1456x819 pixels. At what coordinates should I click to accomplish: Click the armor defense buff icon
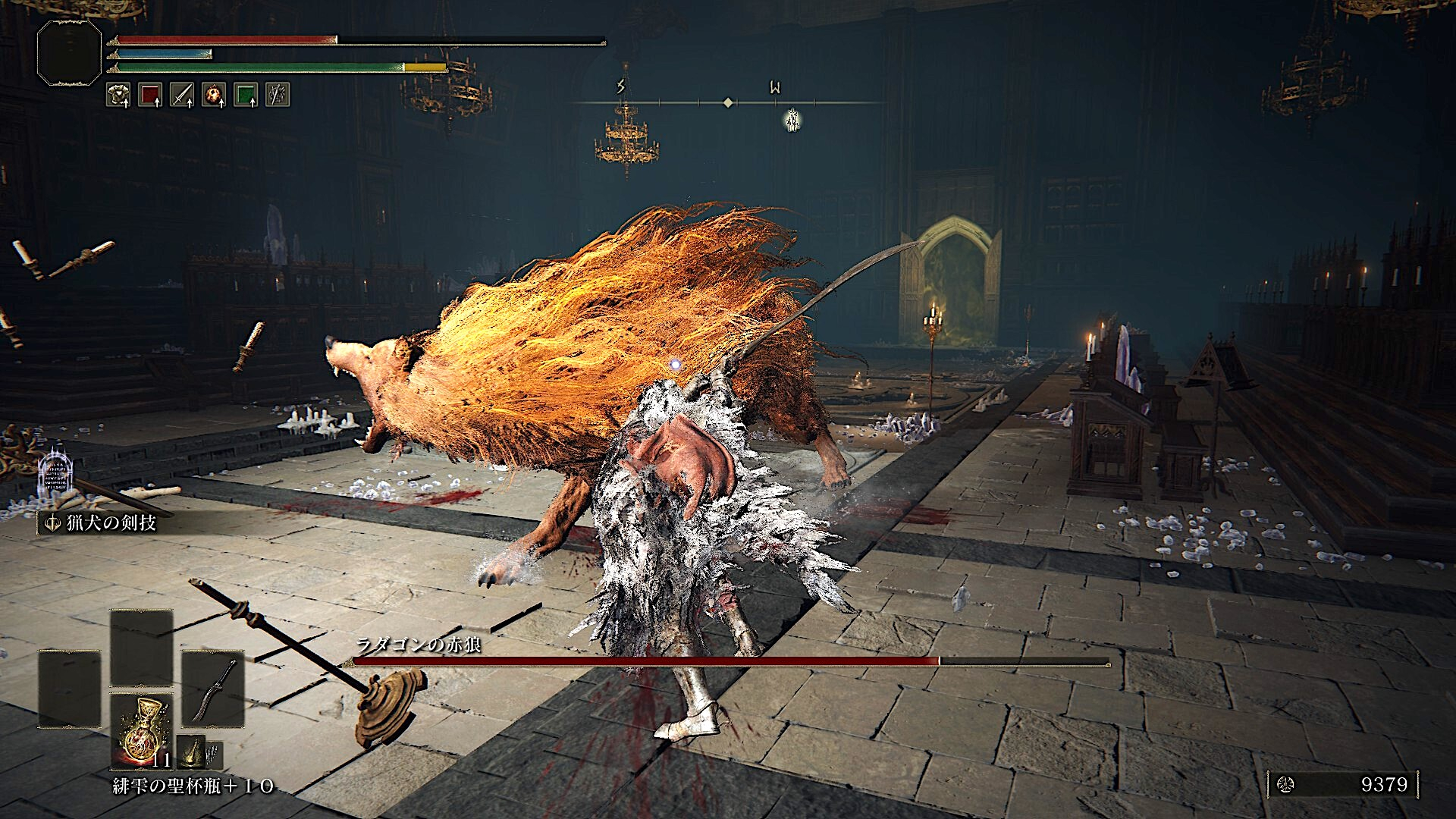(x=118, y=95)
